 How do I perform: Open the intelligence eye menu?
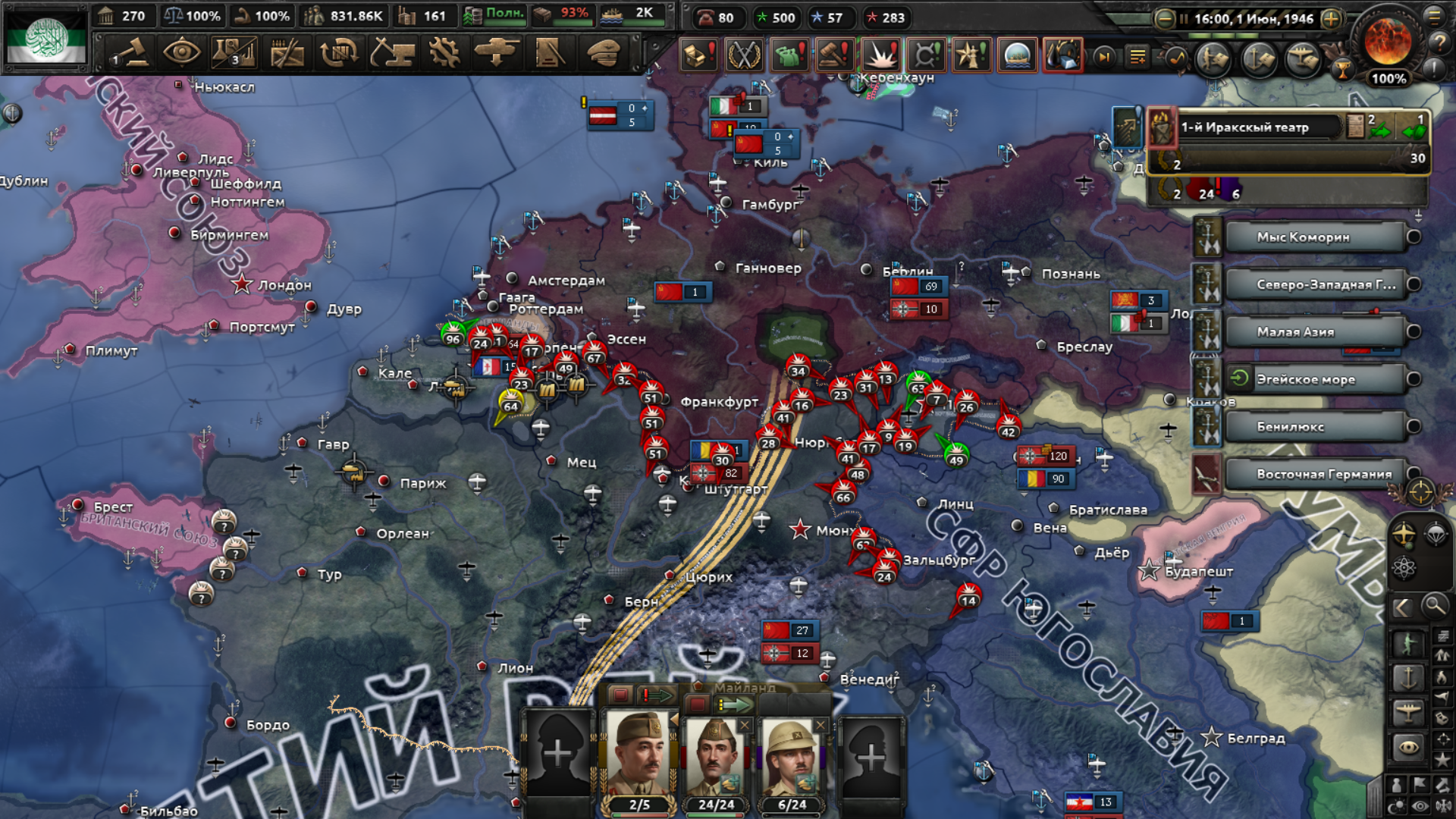(x=182, y=53)
